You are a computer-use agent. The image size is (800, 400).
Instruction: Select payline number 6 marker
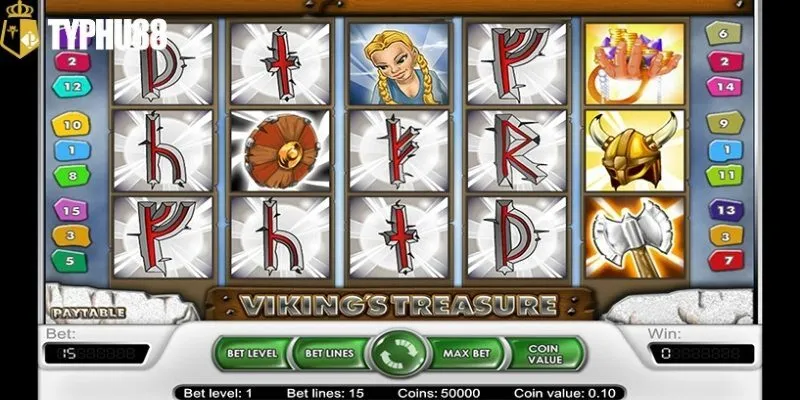coord(724,36)
